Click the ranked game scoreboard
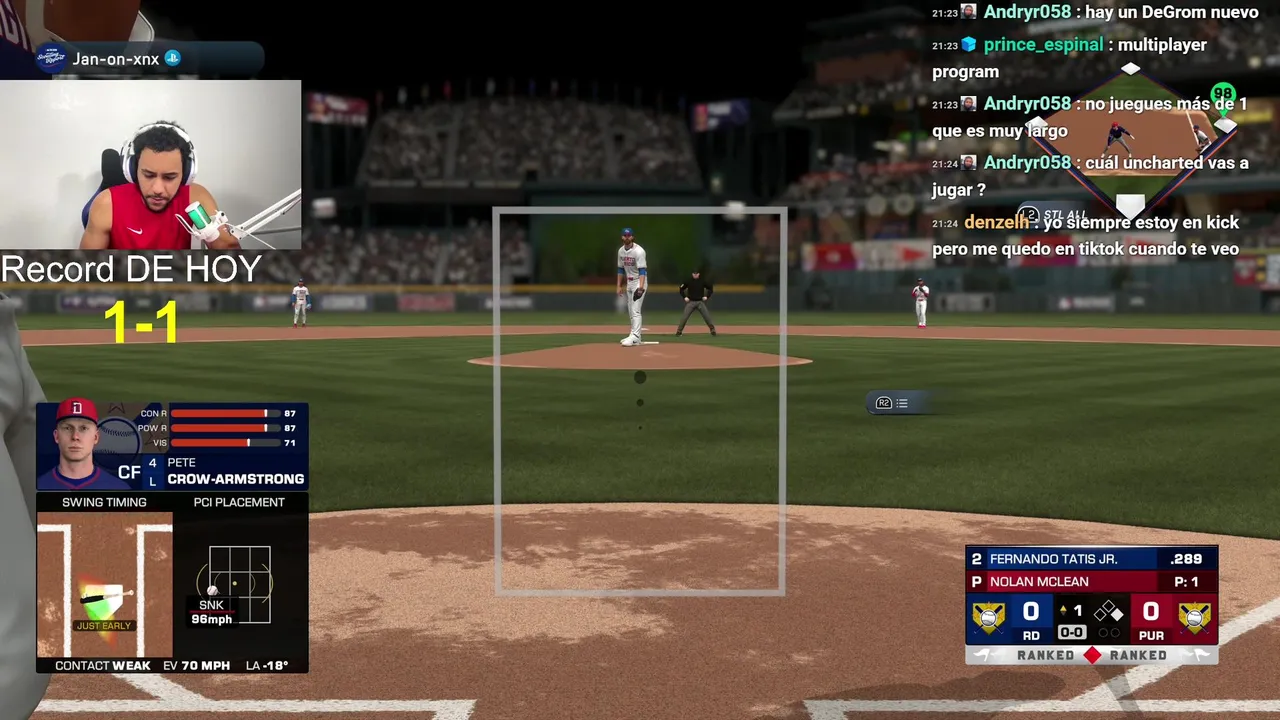The height and width of the screenshot is (720, 1280). [1091, 604]
